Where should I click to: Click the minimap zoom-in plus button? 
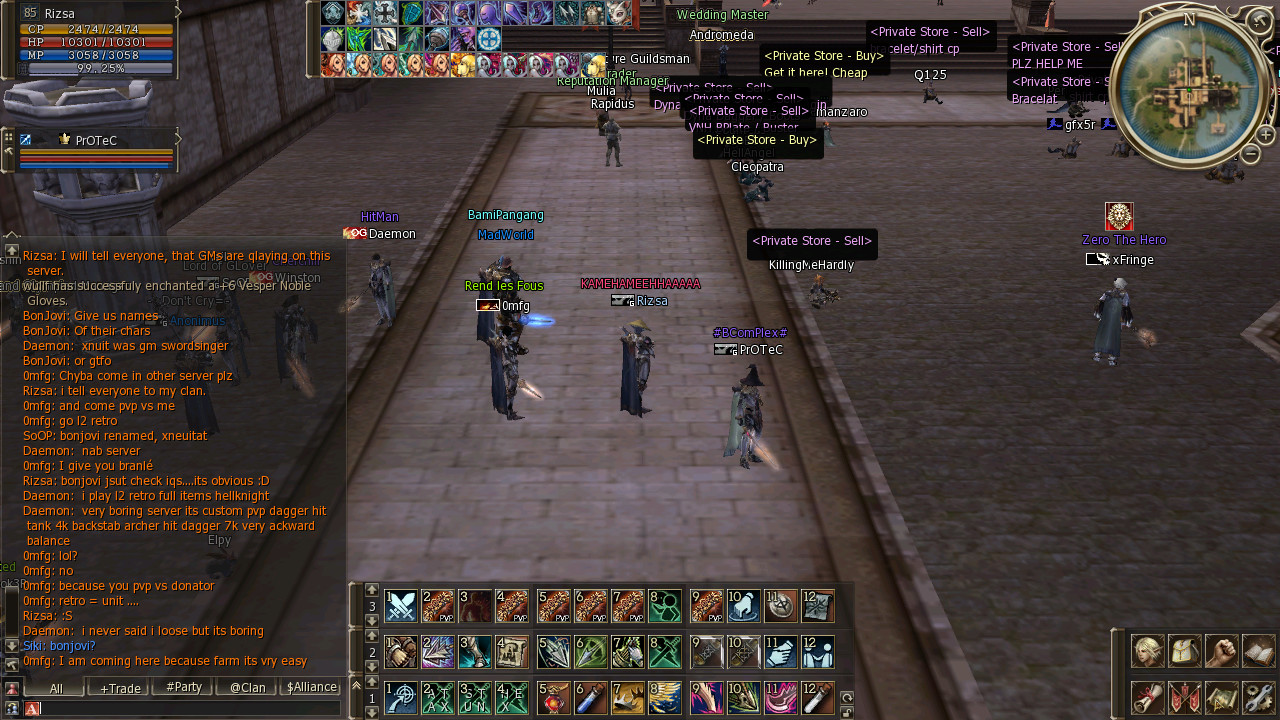pos(1265,134)
